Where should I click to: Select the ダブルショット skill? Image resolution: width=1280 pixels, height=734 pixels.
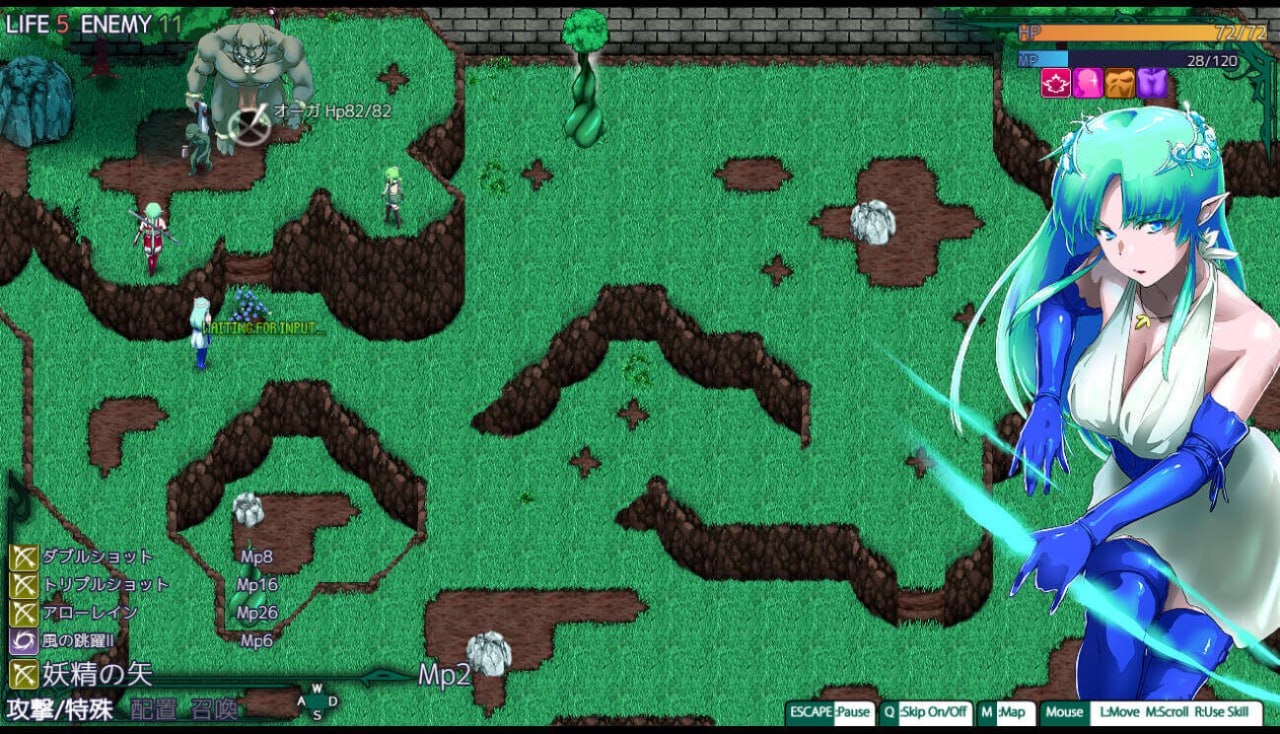85,557
